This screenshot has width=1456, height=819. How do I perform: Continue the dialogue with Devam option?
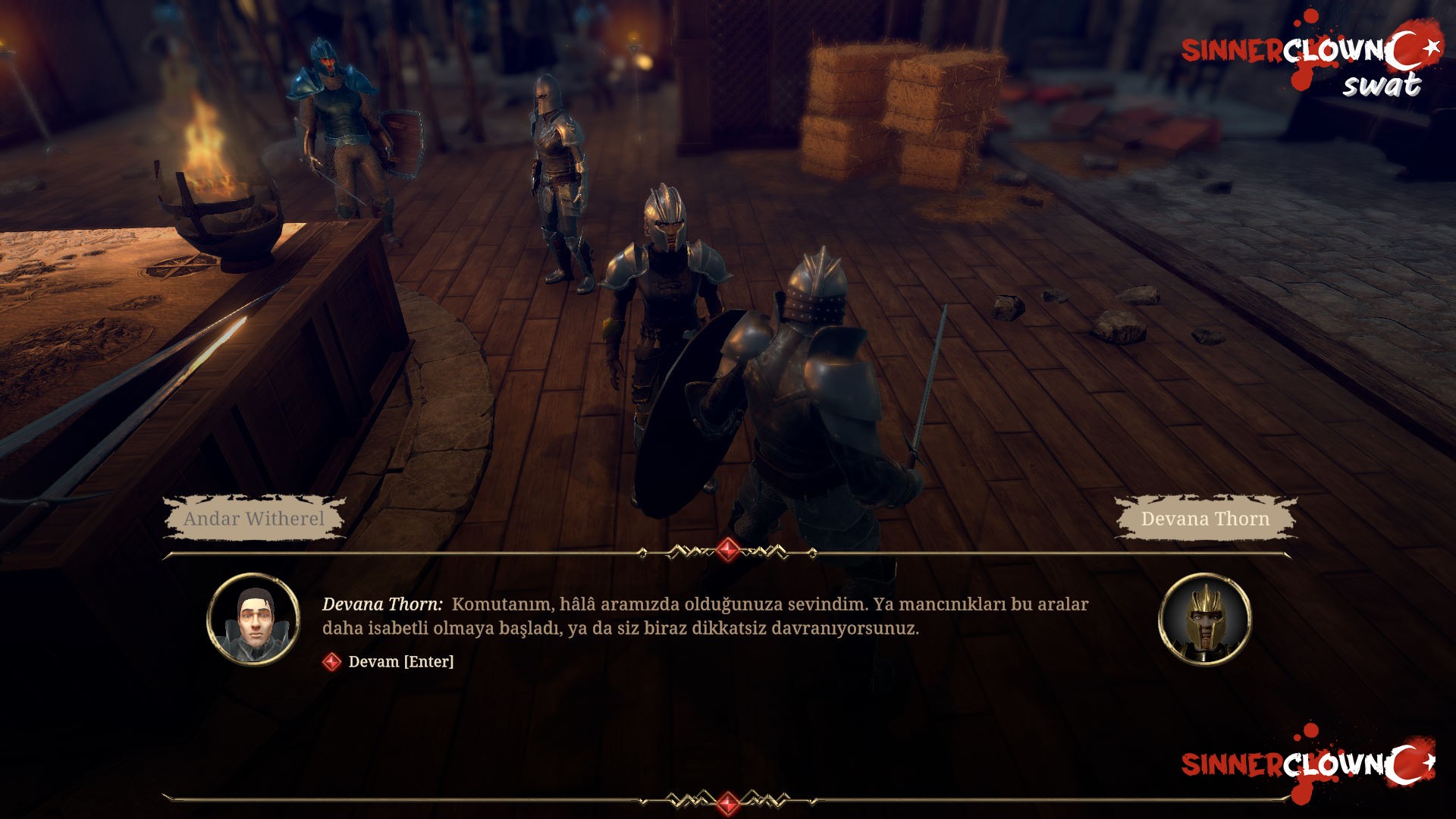(400, 662)
